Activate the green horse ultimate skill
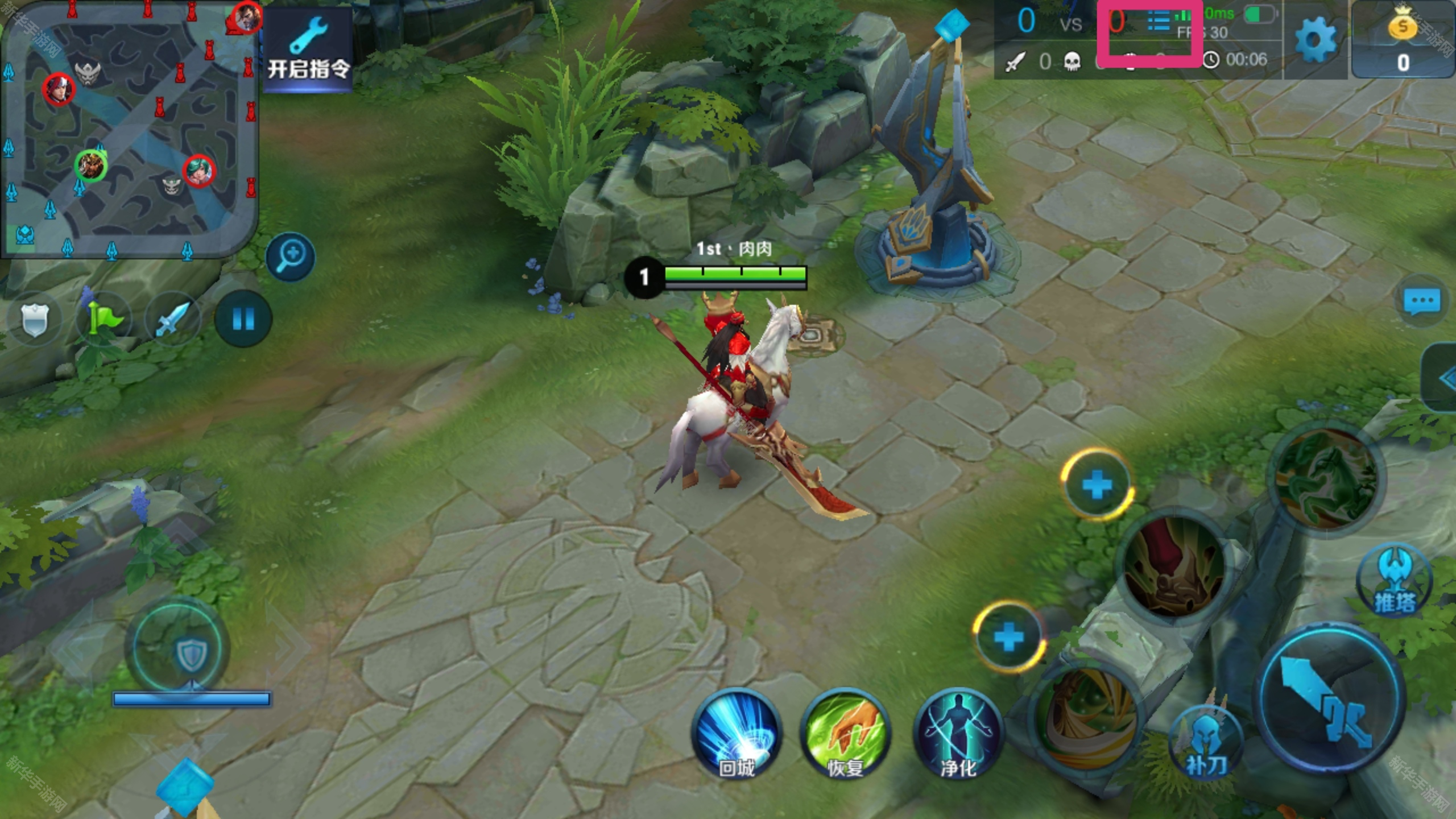 [1326, 477]
